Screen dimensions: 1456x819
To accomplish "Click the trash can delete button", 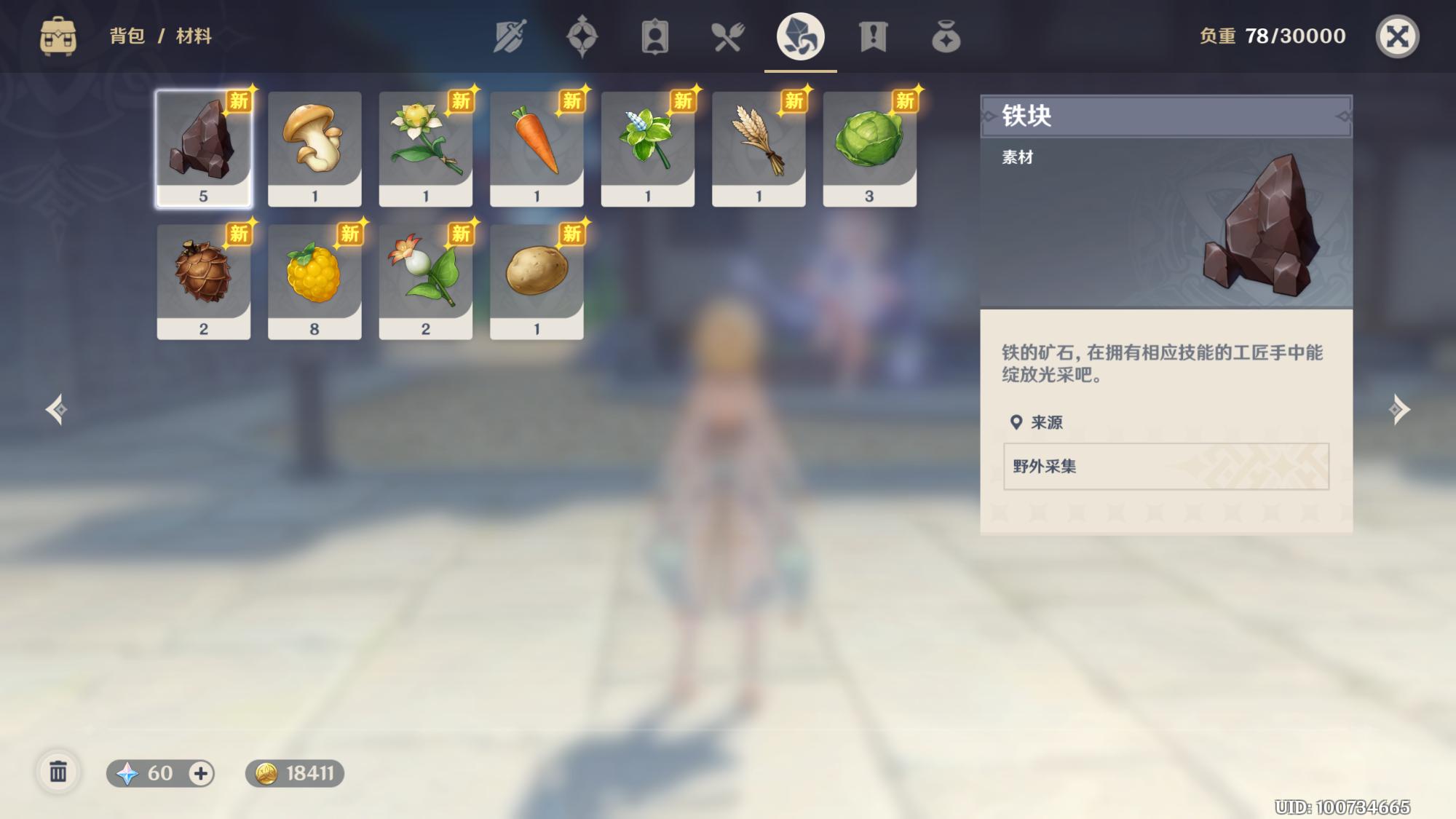I will [58, 772].
